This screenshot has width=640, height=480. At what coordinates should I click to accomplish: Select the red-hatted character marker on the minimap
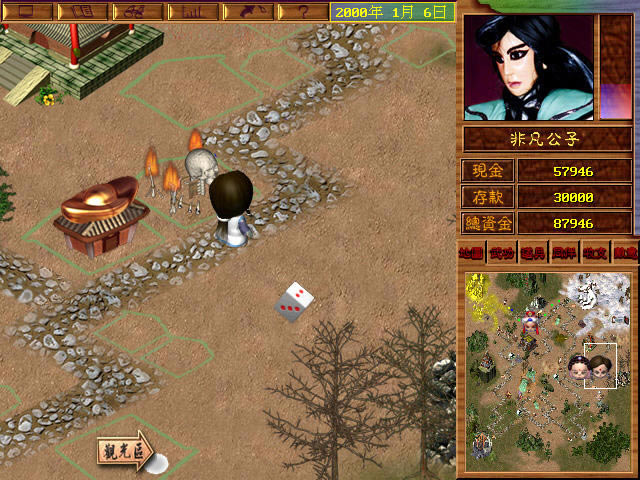pyautogui.click(x=529, y=321)
